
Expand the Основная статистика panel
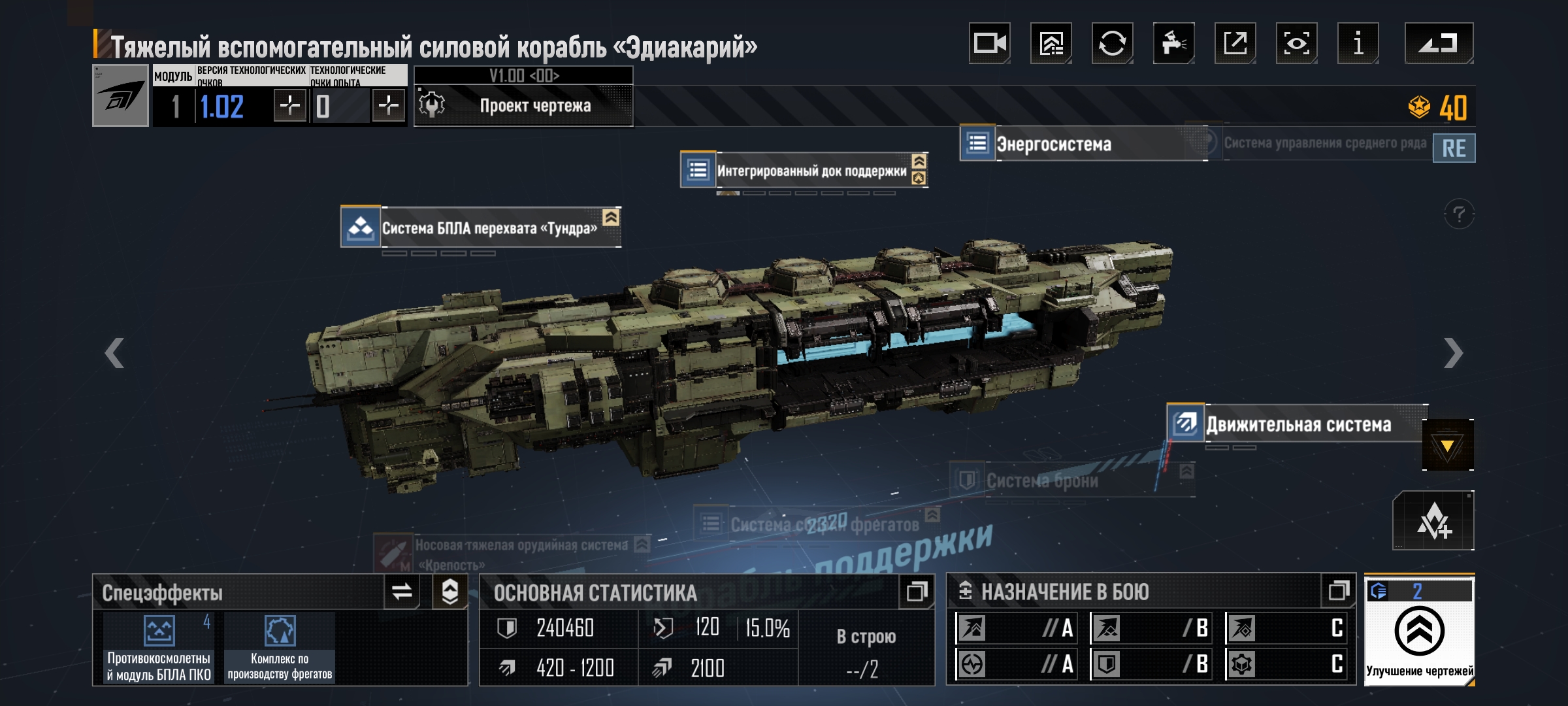[916, 592]
